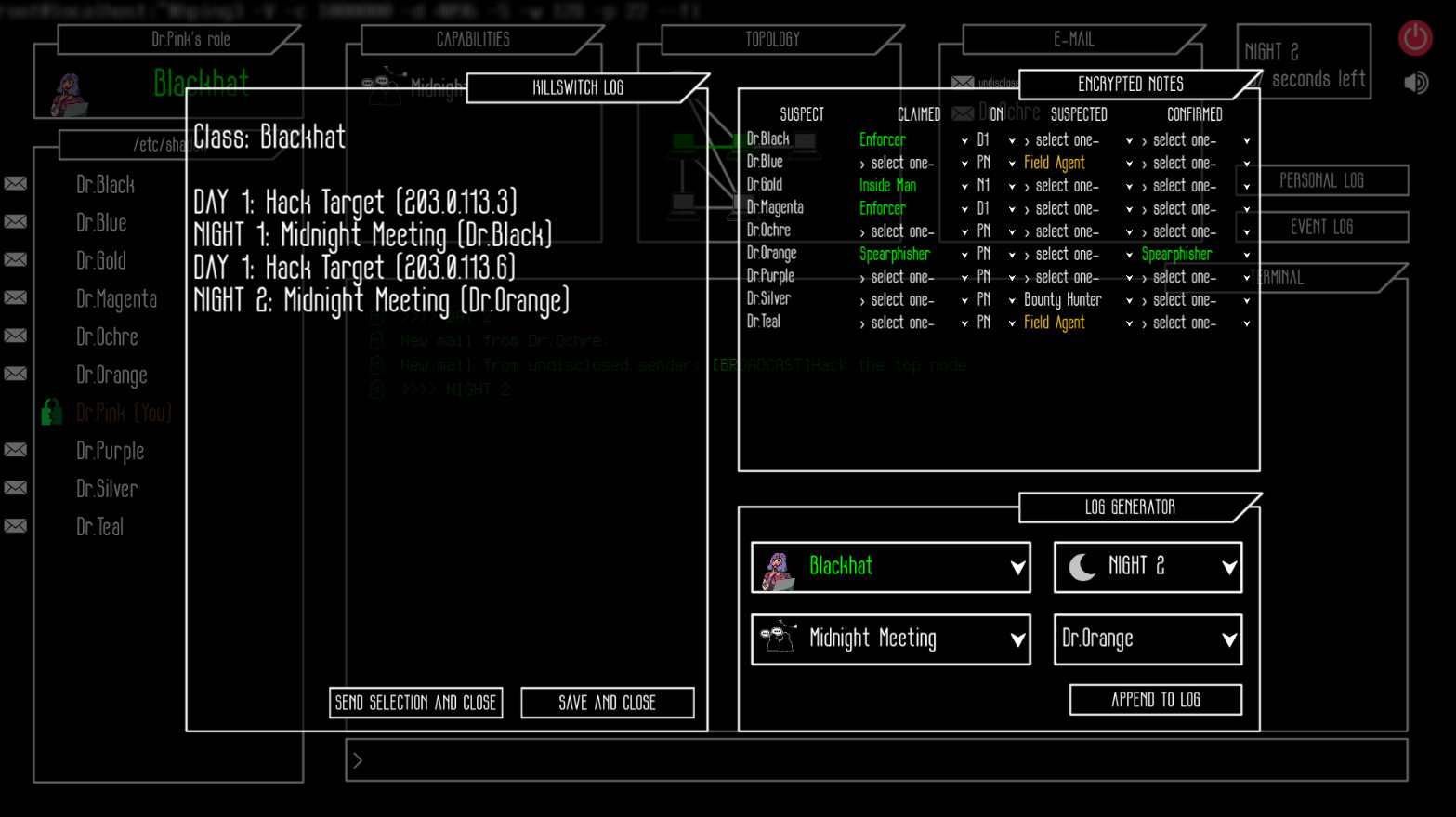The width and height of the screenshot is (1456, 817).
Task: Click the moon icon in the NIGHT 2 selector
Action: 1080,565
